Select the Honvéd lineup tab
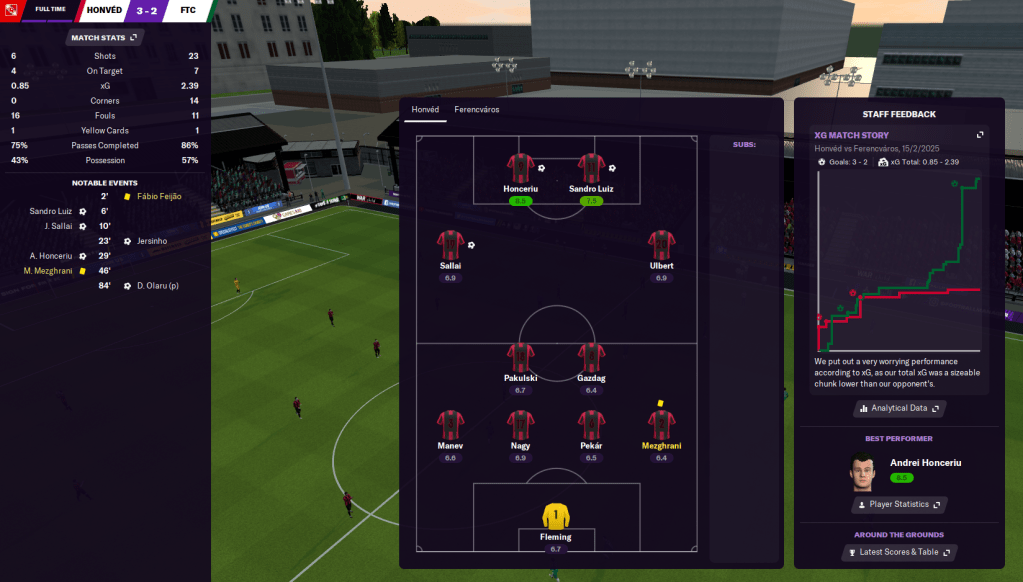This screenshot has width=1023, height=582. click(425, 110)
